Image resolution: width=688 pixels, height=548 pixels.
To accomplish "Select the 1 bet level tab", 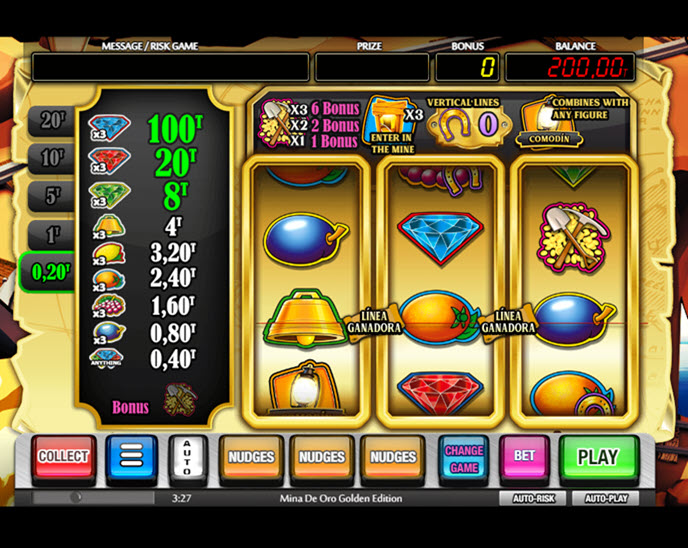I will click(51, 235).
